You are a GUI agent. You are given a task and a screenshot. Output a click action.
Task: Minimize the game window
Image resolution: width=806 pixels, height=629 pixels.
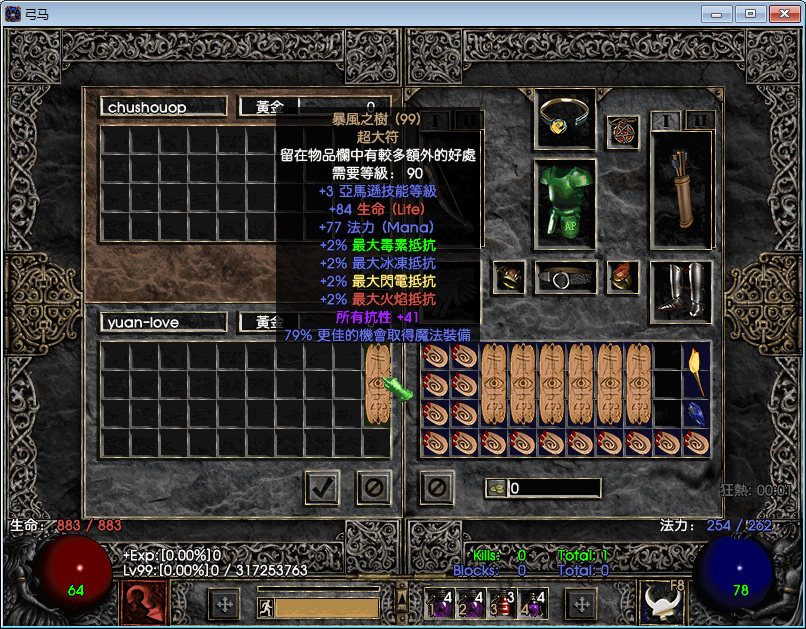716,13
